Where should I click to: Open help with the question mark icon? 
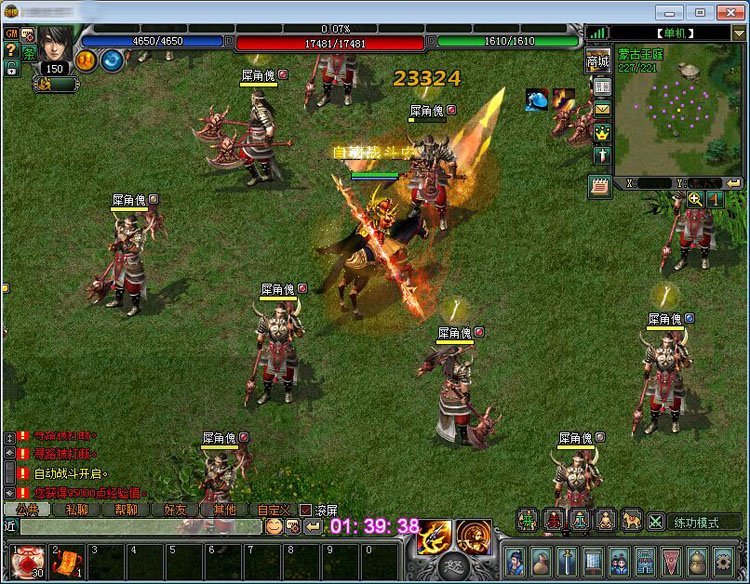tap(11, 50)
